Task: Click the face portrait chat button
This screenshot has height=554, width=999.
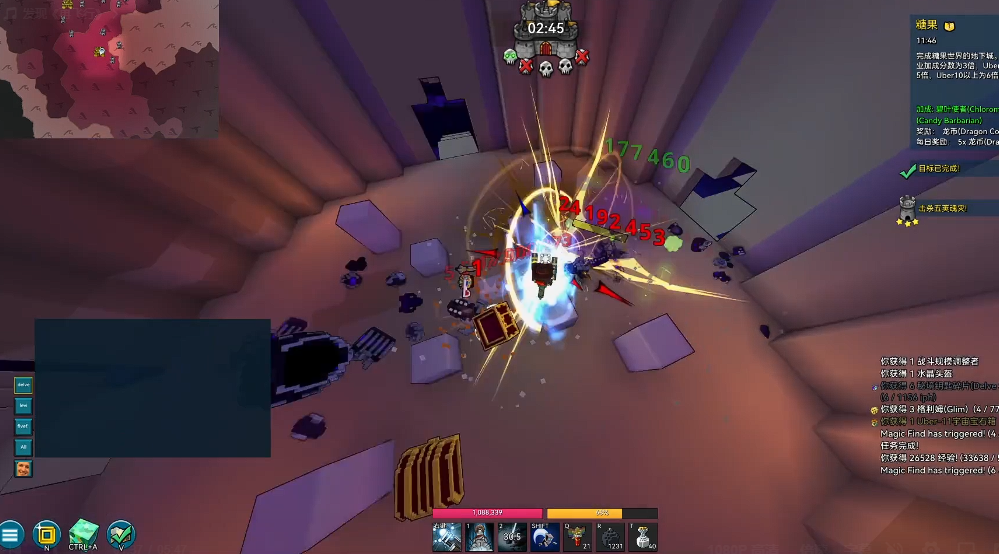Action: coord(22,468)
